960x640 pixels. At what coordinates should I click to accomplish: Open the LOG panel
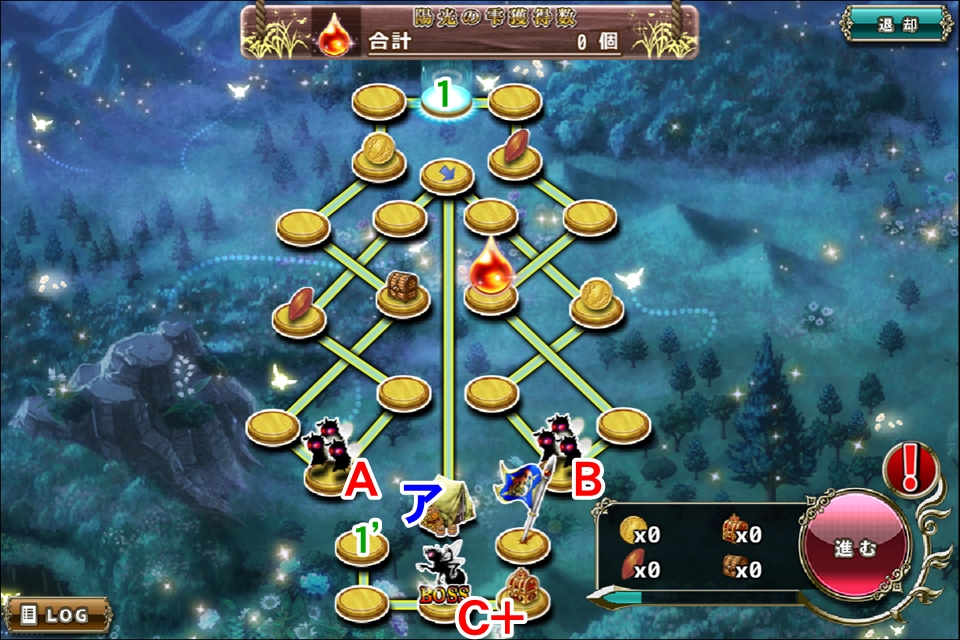tap(57, 612)
